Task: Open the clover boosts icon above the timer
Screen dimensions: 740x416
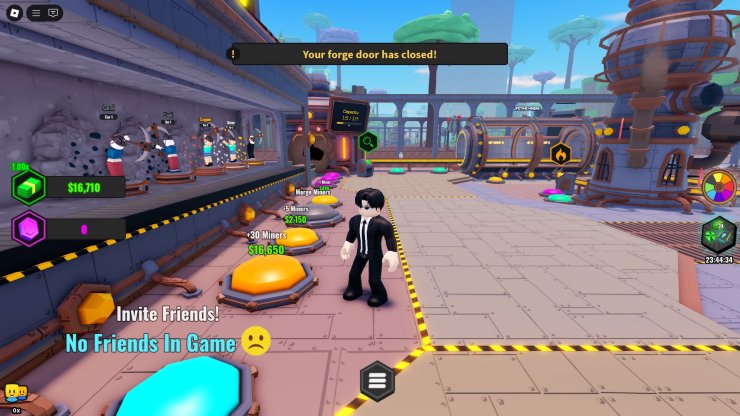Action: [719, 234]
